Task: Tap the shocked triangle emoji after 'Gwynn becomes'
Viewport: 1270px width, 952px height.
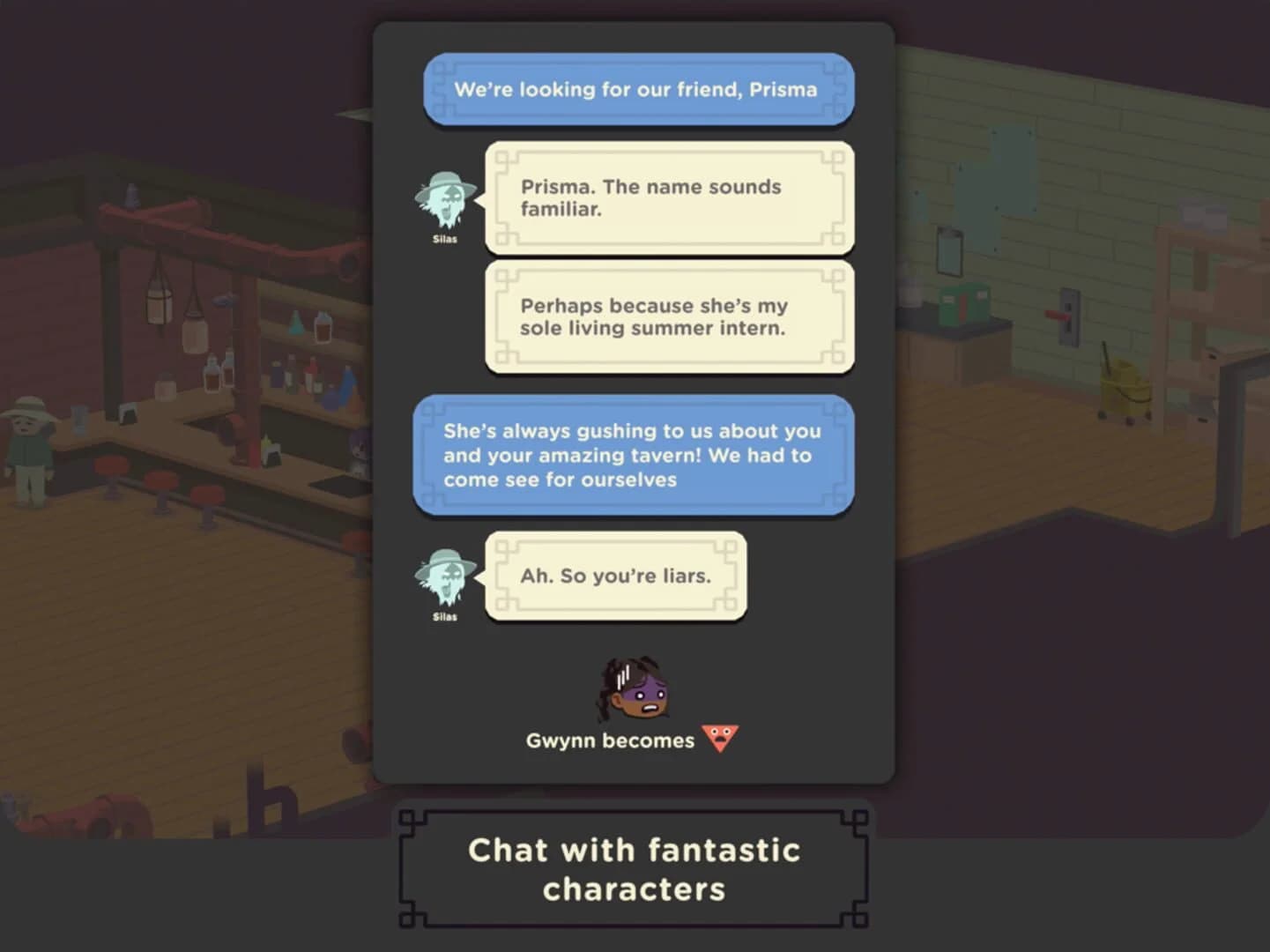Action: pyautogui.click(x=720, y=739)
